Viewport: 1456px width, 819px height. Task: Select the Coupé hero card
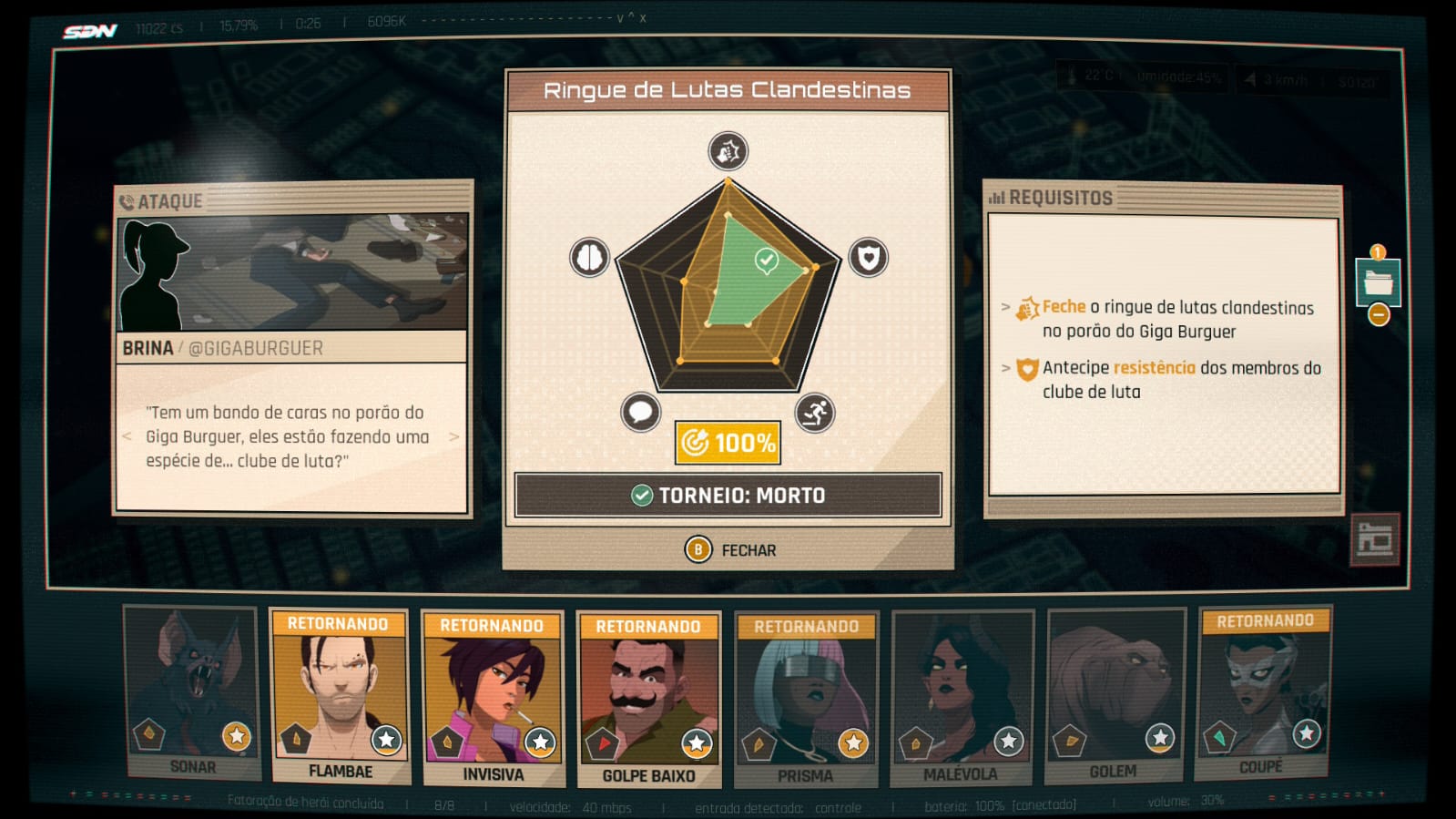(1263, 692)
